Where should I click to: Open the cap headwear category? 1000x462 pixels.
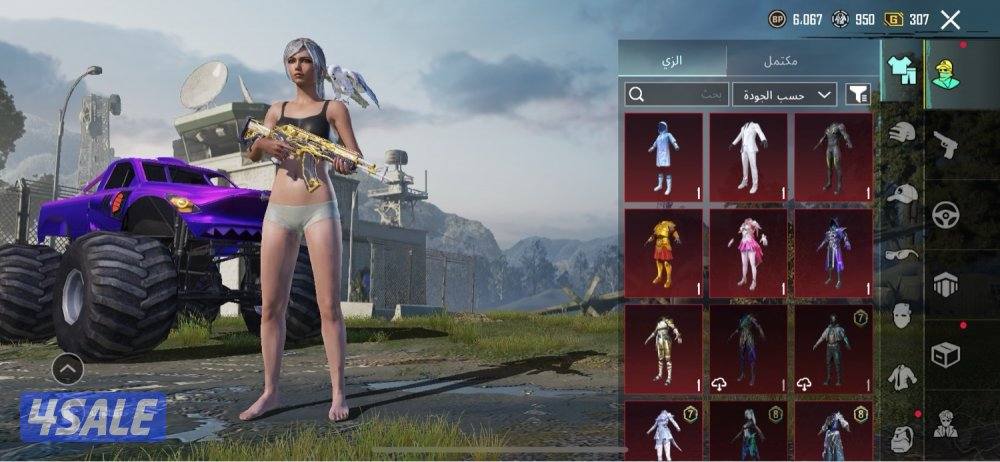pyautogui.click(x=902, y=194)
